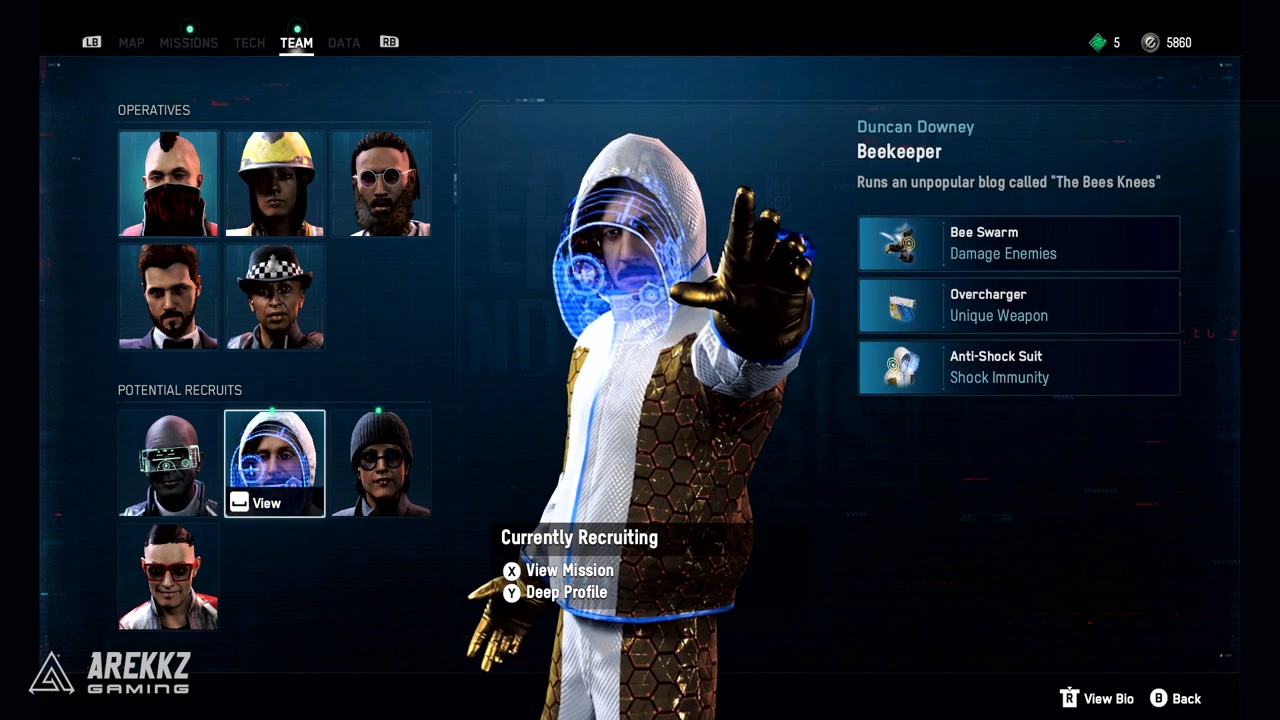Open the MISSIONS tab
The image size is (1280, 720).
click(188, 43)
